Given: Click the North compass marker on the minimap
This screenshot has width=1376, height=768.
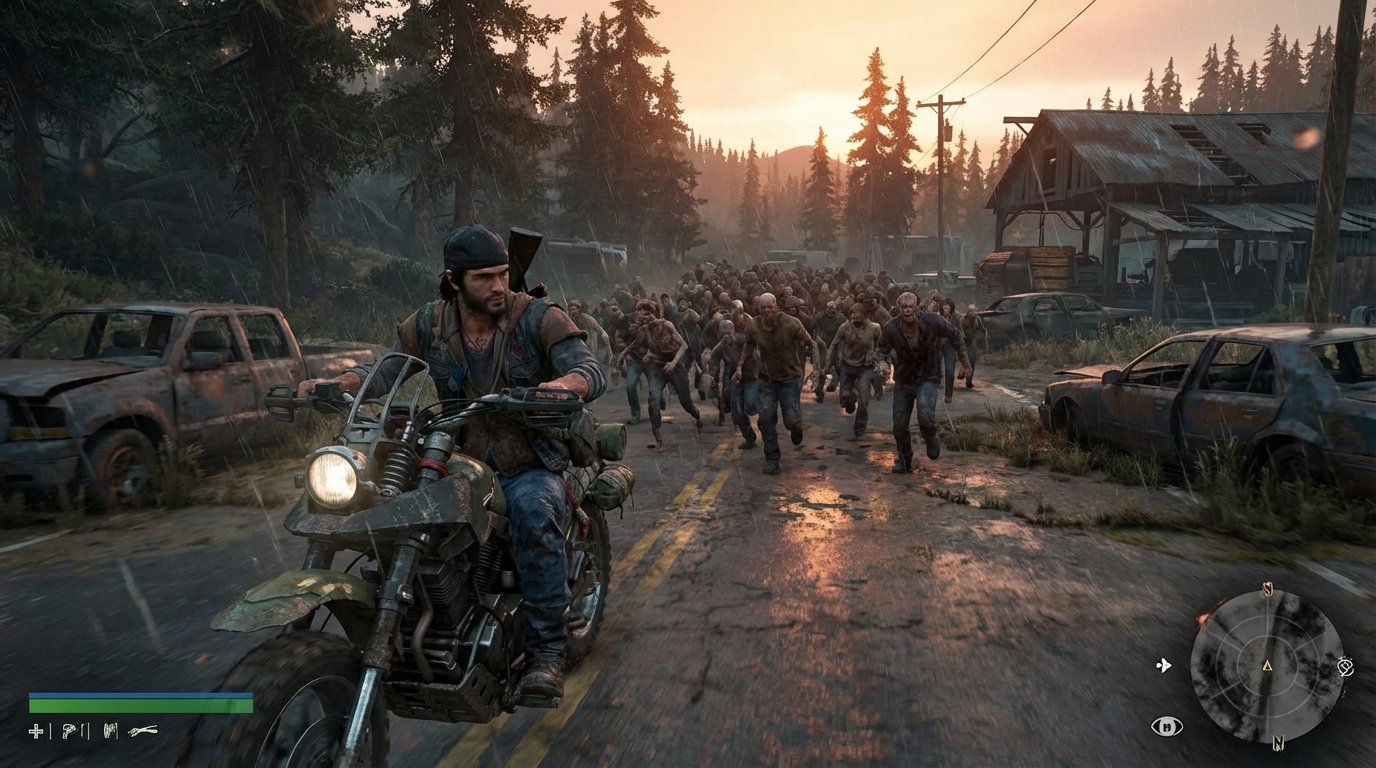Looking at the screenshot, I should pyautogui.click(x=1278, y=742).
